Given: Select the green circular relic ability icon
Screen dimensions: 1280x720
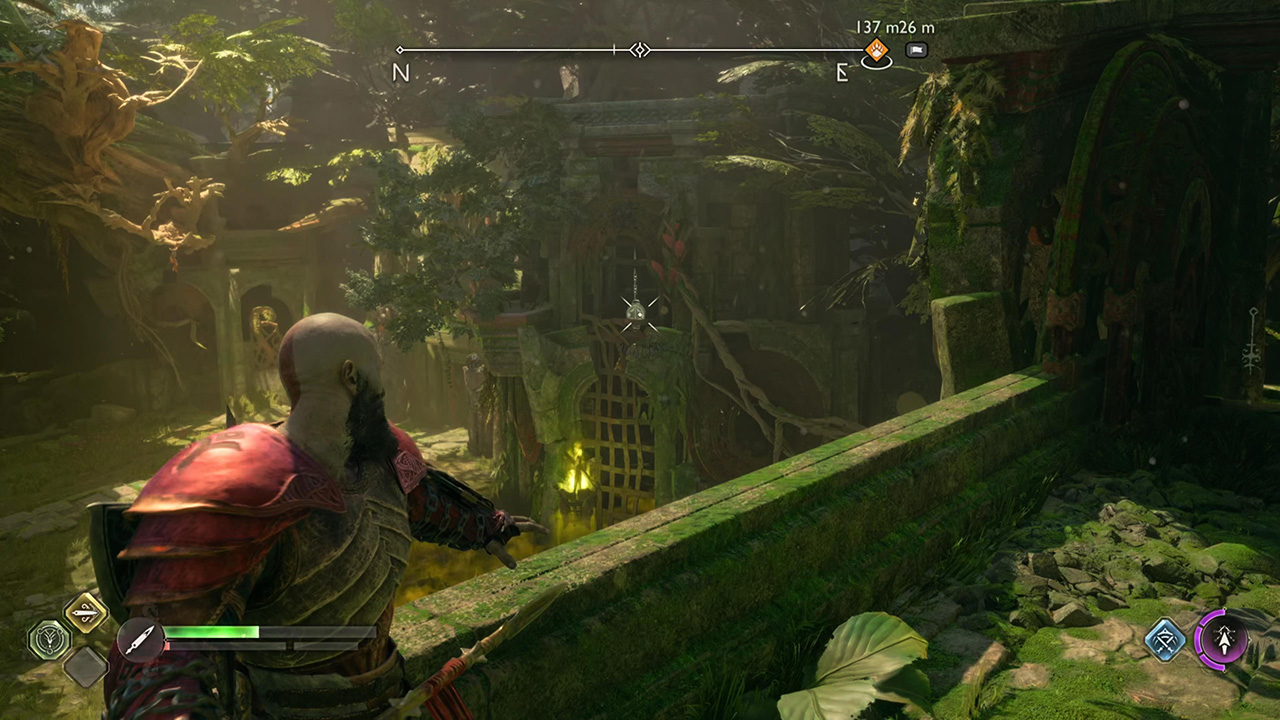Looking at the screenshot, I should coord(48,640).
